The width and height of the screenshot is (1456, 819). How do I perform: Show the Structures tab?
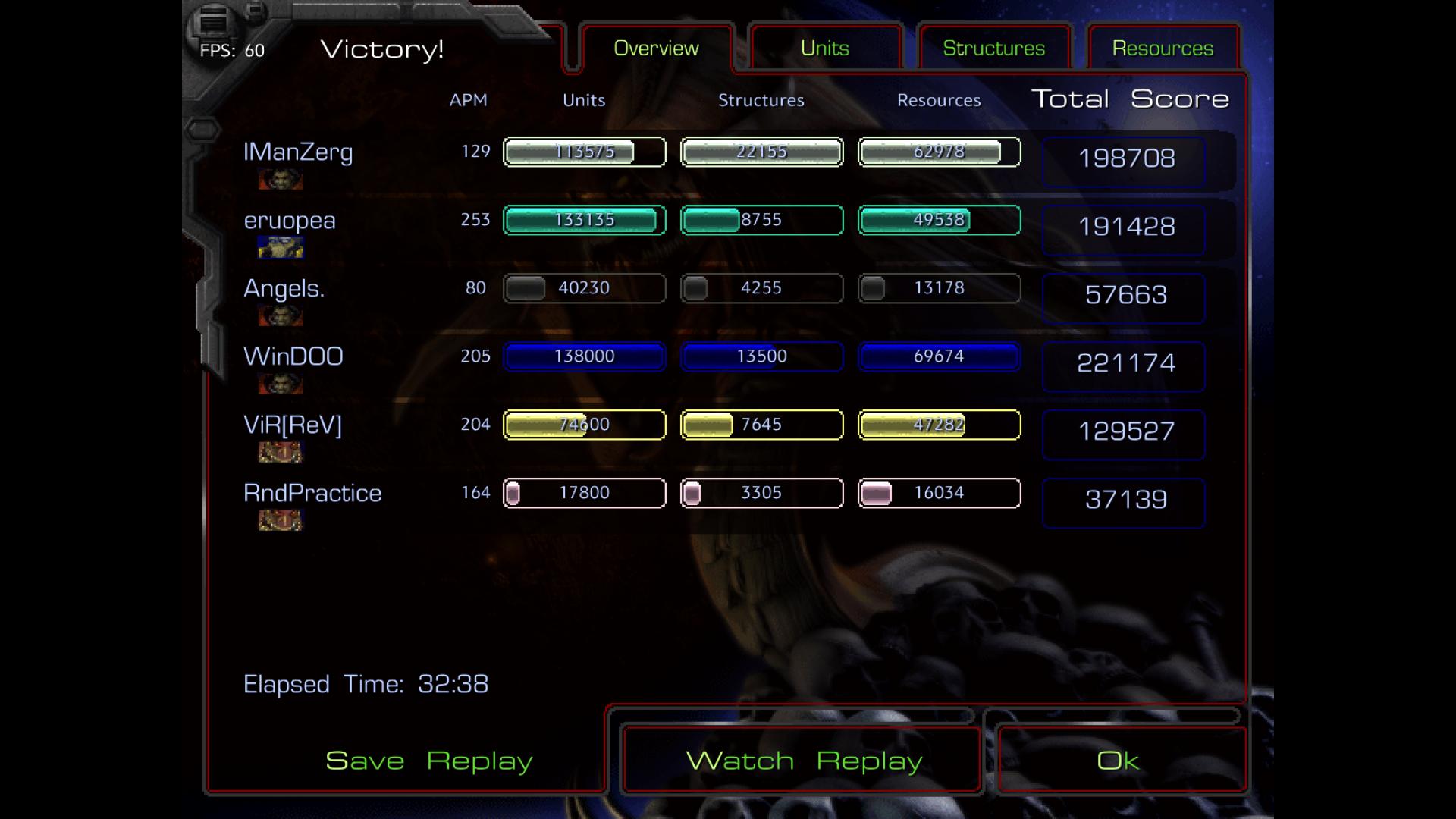coord(993,49)
